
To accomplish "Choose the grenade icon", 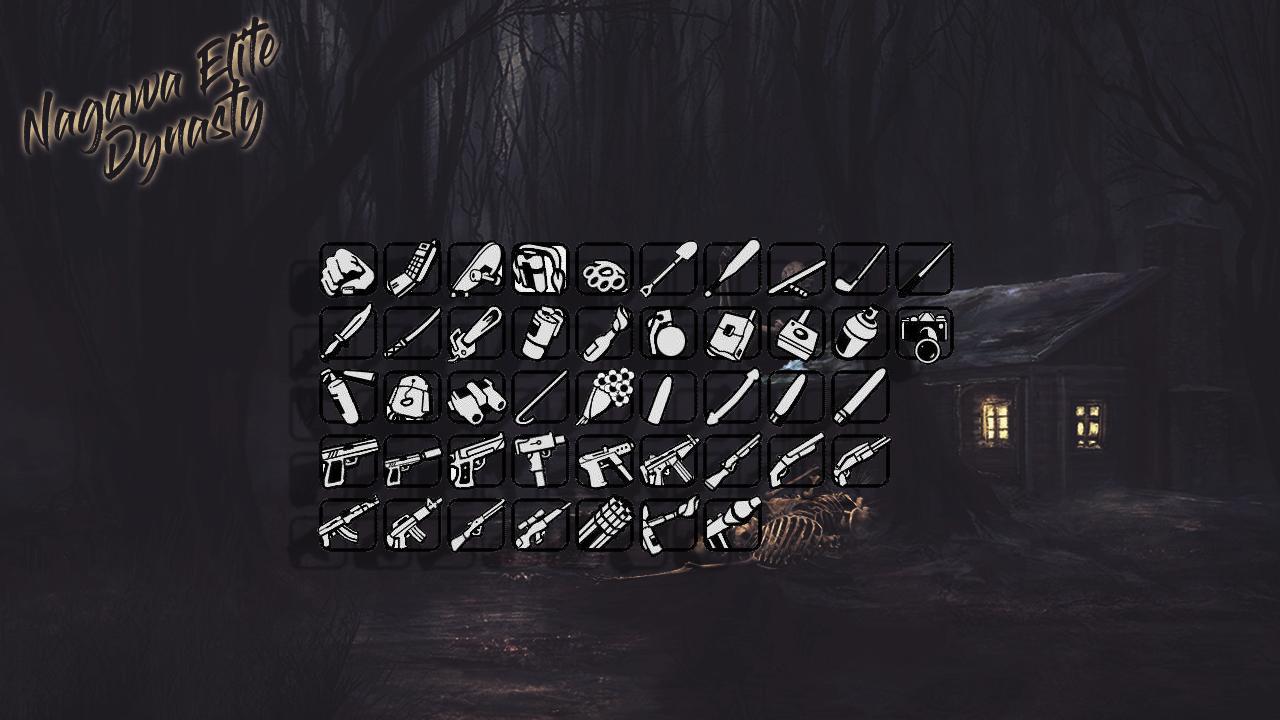I will click(668, 334).
